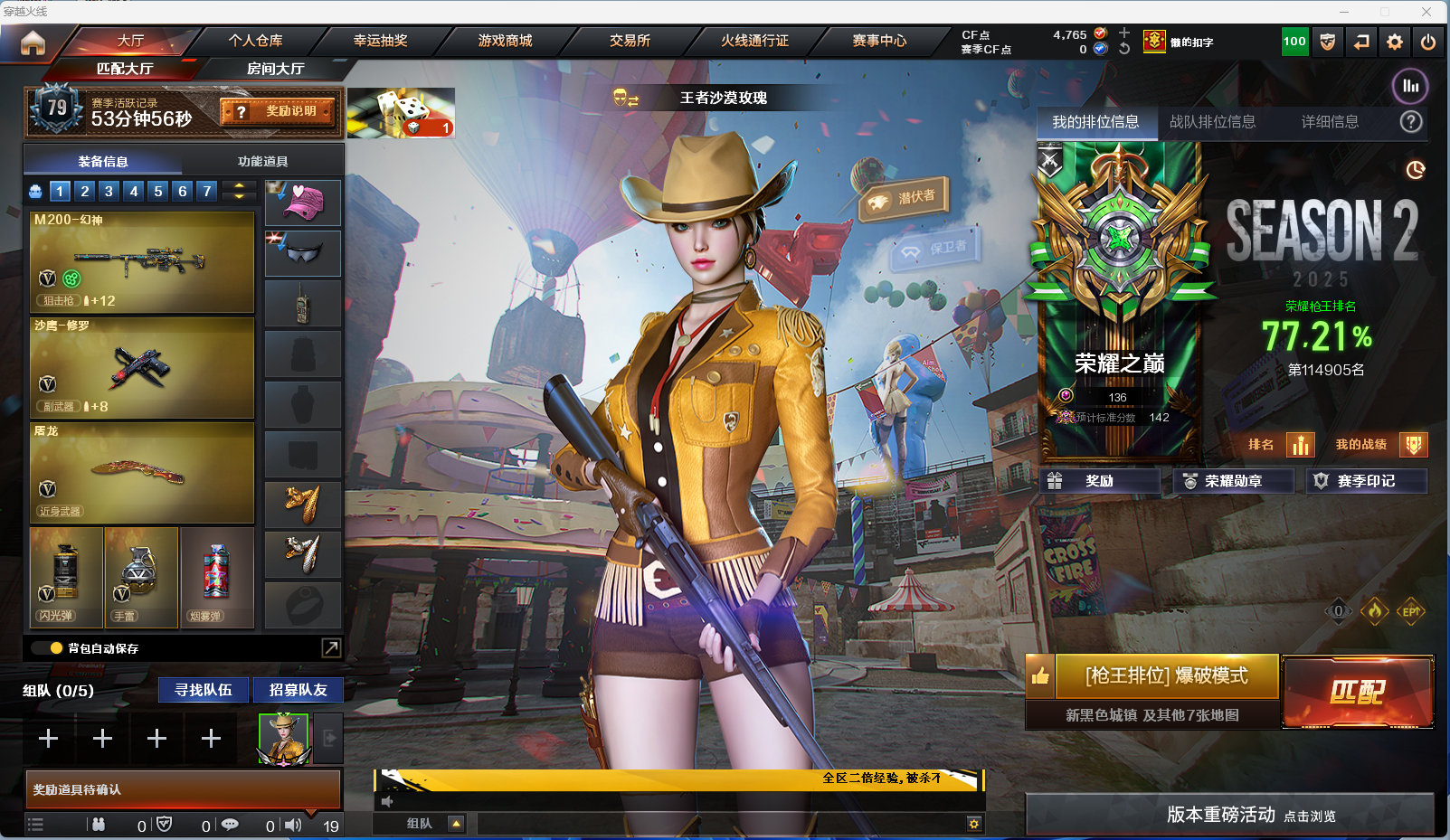Image resolution: width=1450 pixels, height=840 pixels.
Task: Select the M200-幻神 sniper rifle slot
Action: click(x=142, y=261)
